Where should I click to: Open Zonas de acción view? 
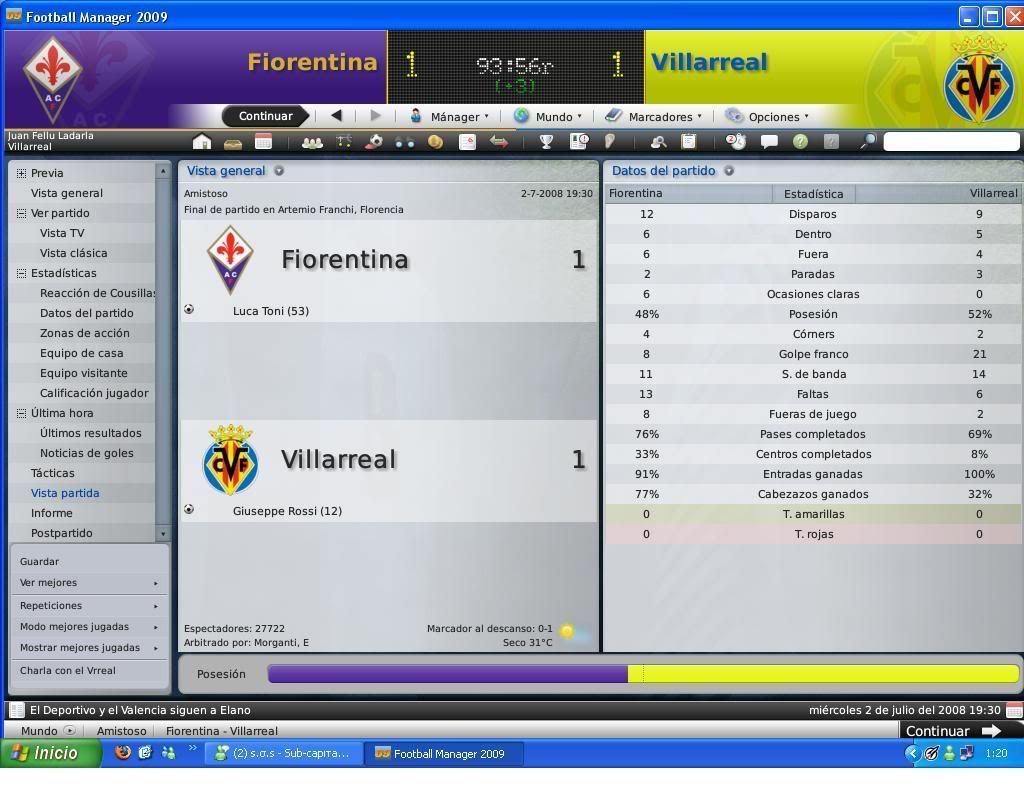(x=84, y=333)
